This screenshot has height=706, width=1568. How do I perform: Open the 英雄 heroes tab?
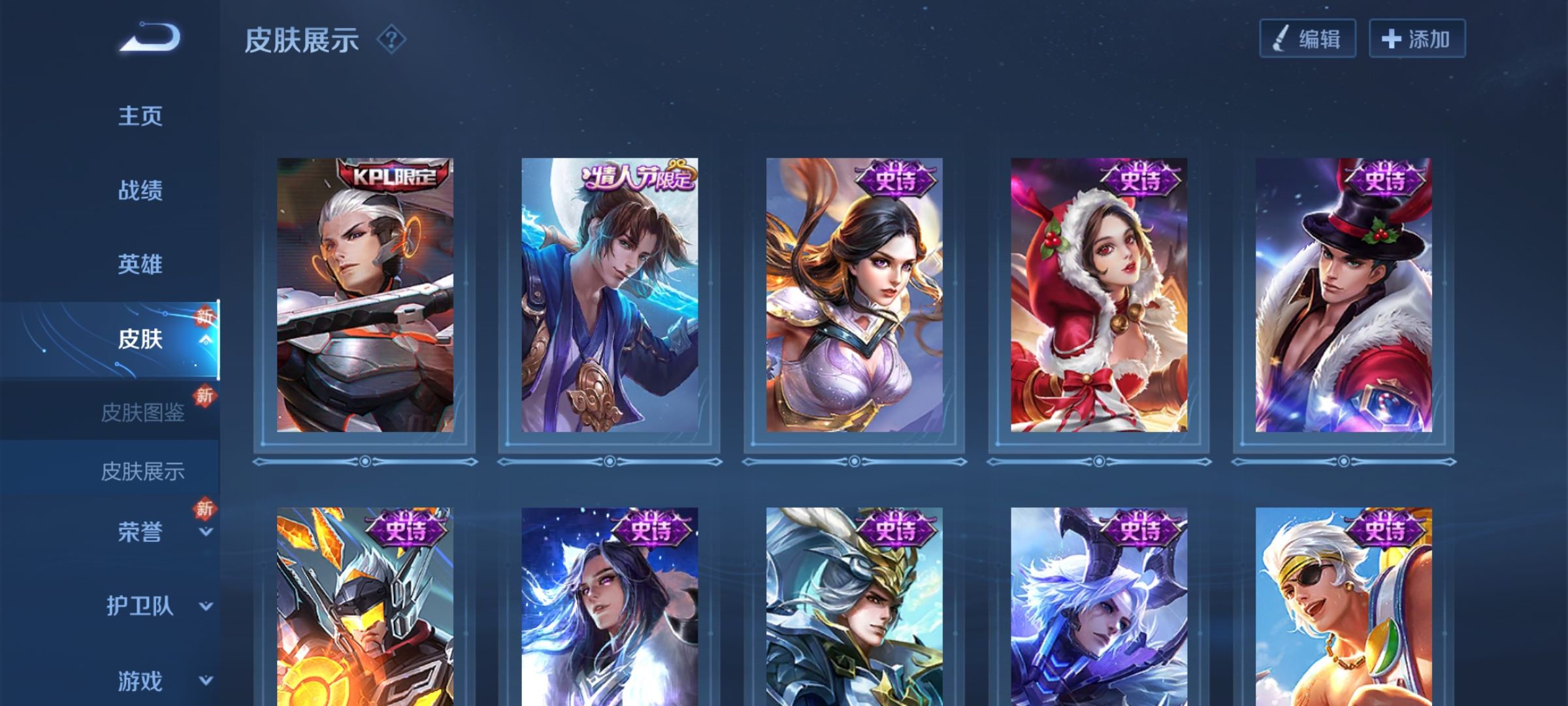(x=140, y=265)
